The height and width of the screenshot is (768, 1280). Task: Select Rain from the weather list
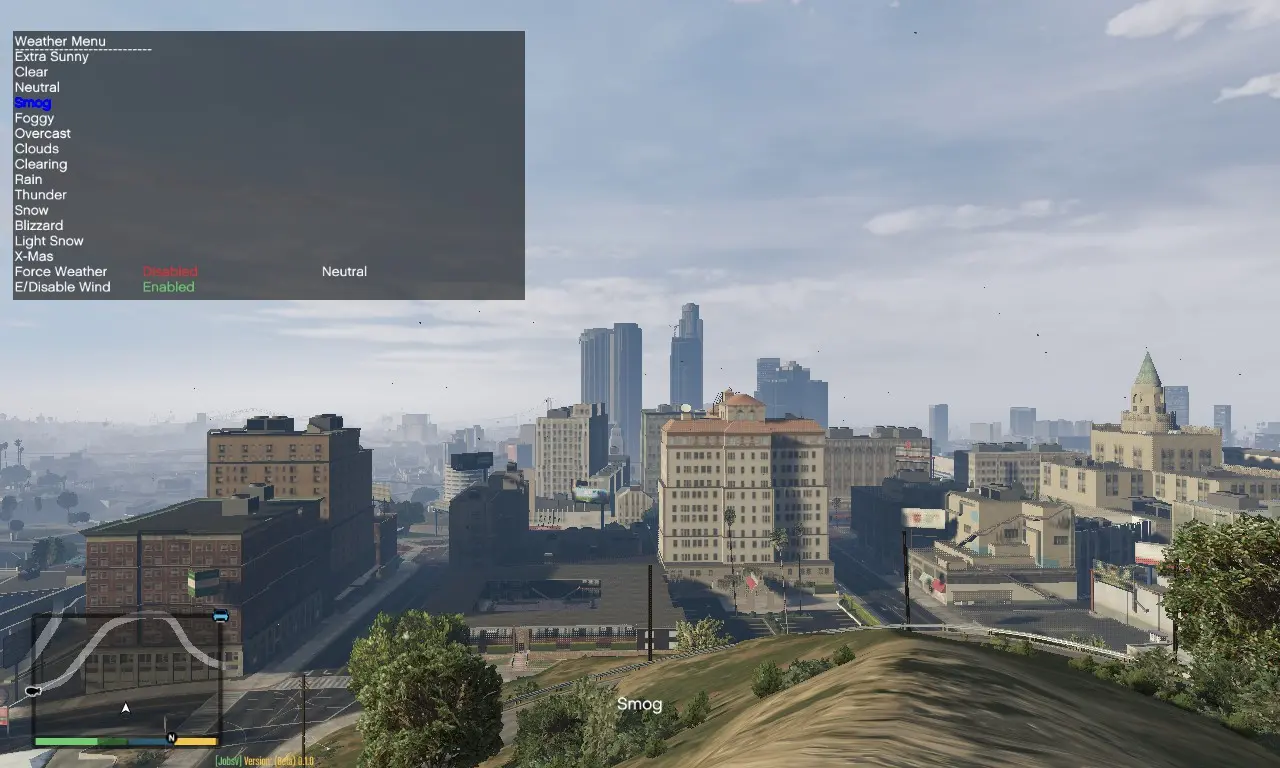coord(27,179)
